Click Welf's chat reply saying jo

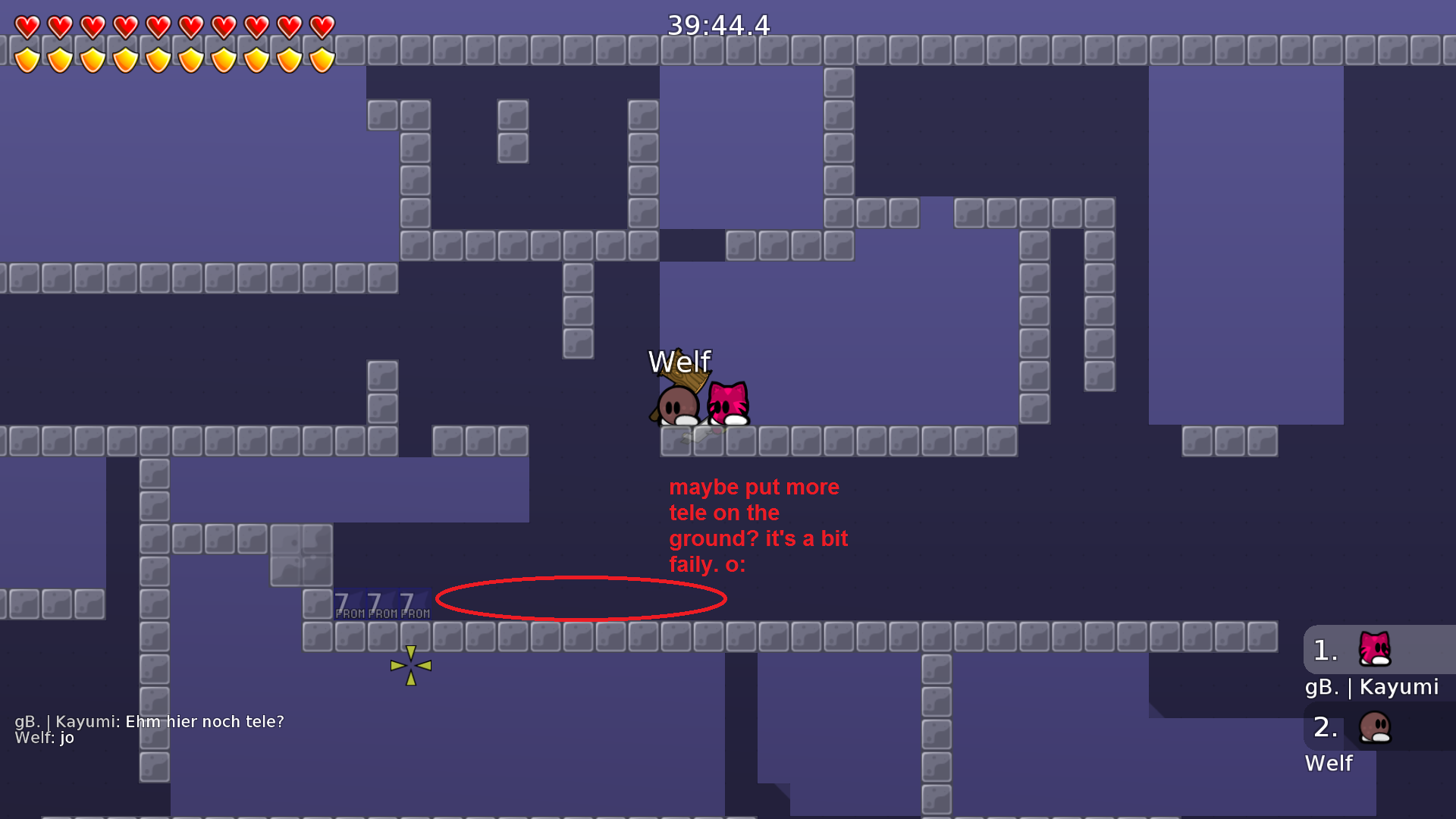[x=45, y=738]
